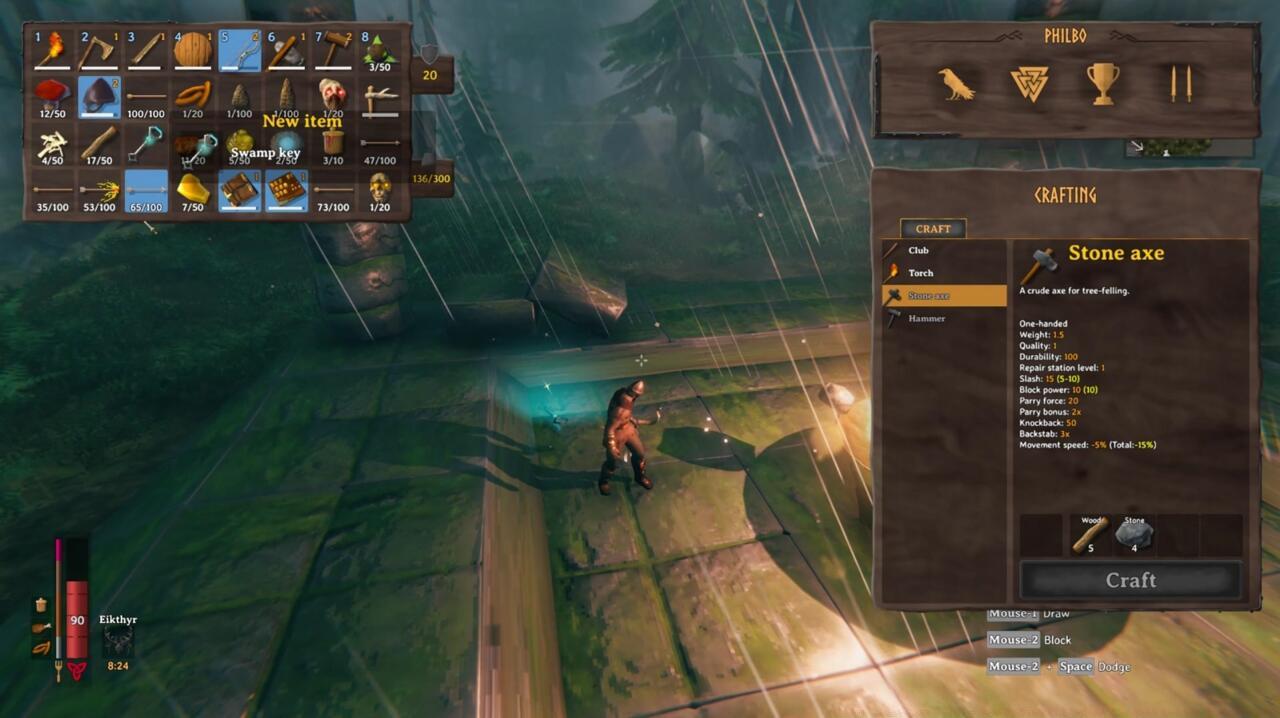Select the axe in slot 2
1280x718 pixels.
(99, 50)
